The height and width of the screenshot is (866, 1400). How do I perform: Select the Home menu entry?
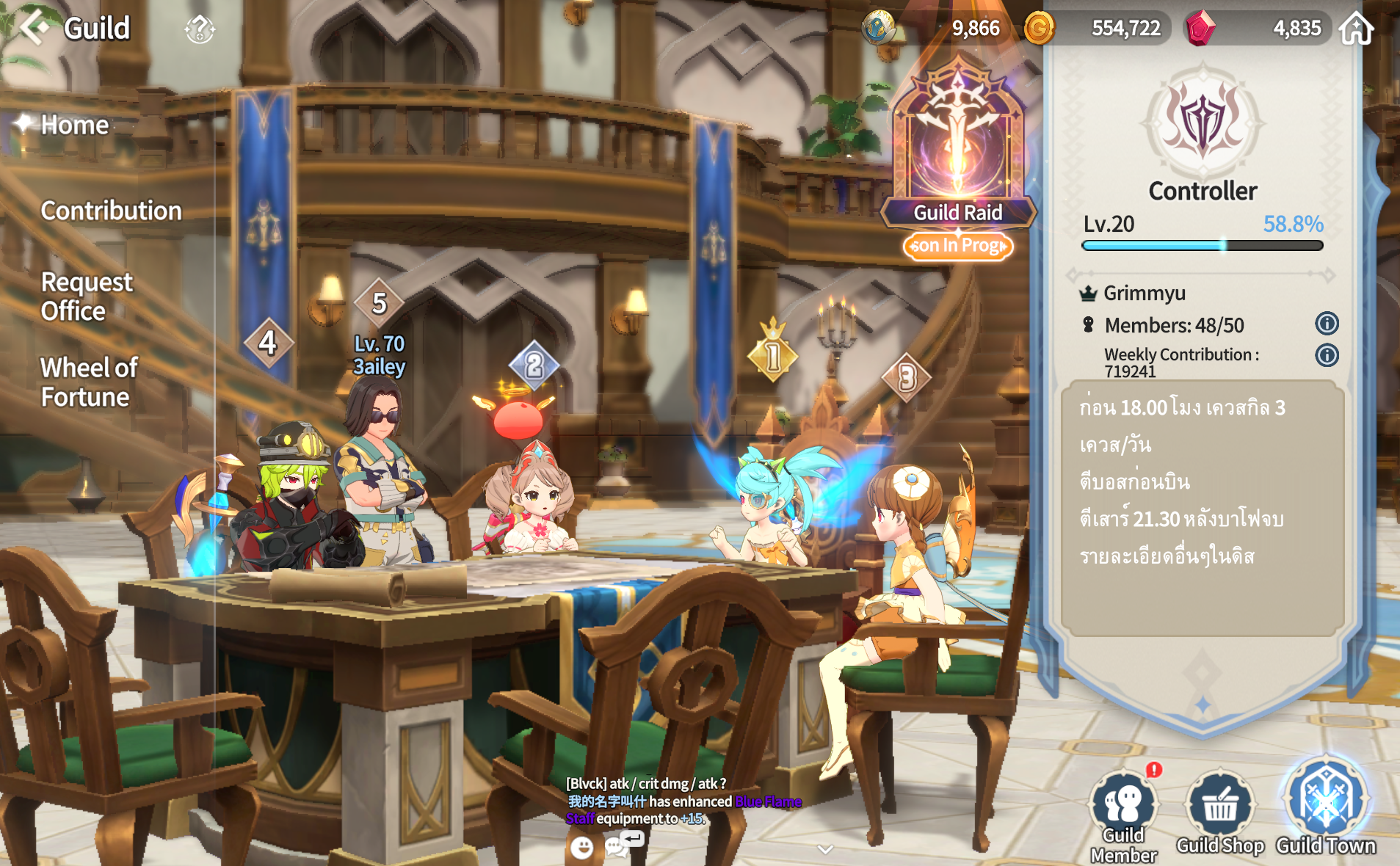pyautogui.click(x=74, y=125)
